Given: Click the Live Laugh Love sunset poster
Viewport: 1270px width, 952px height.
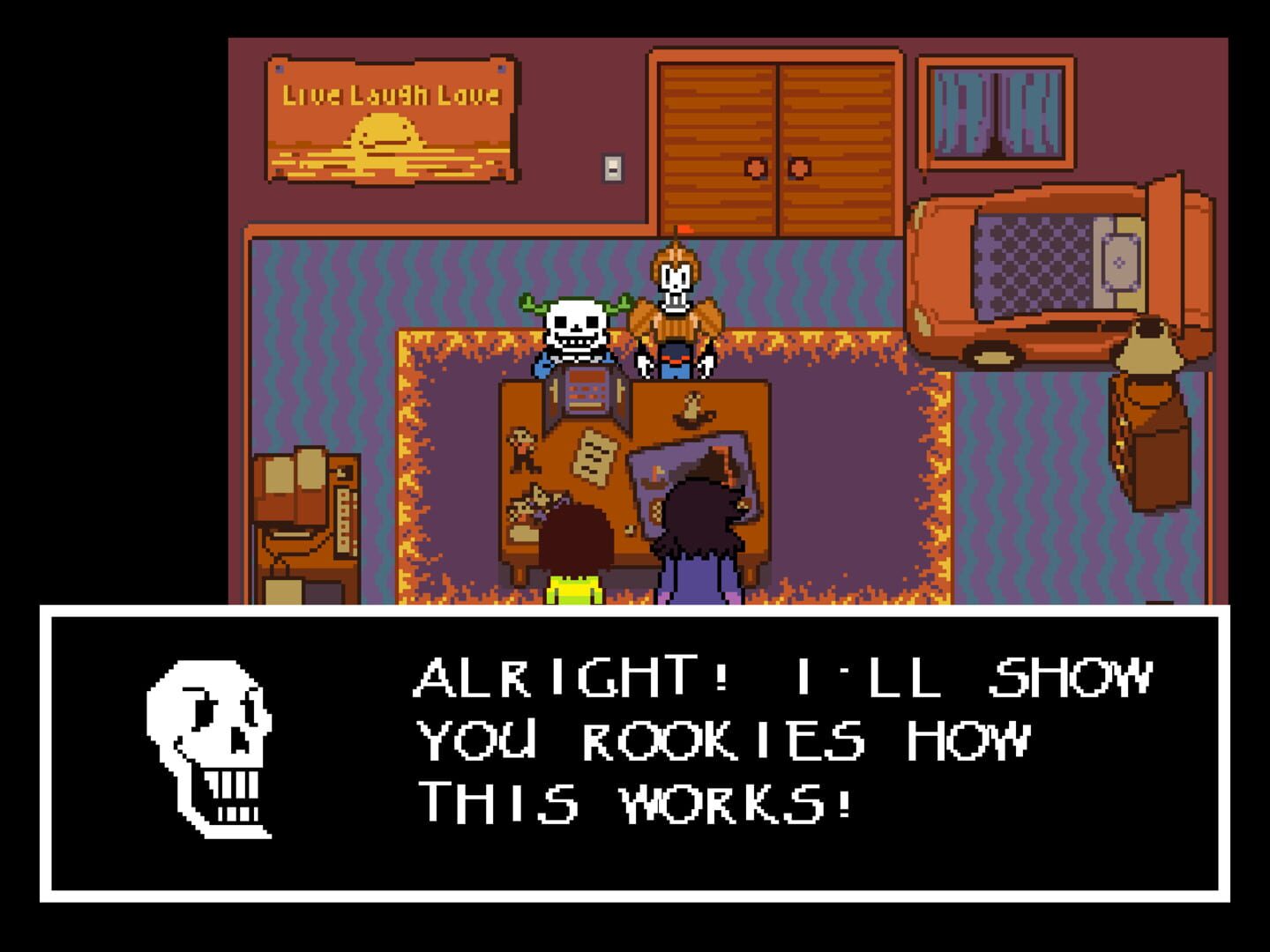Looking at the screenshot, I should point(388,119).
